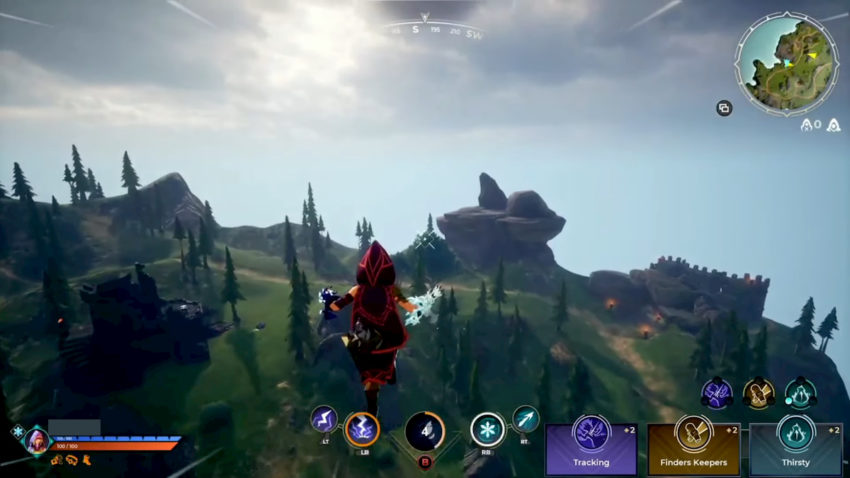
Task: Pick the Thirsty talent card
Action: 795,449
